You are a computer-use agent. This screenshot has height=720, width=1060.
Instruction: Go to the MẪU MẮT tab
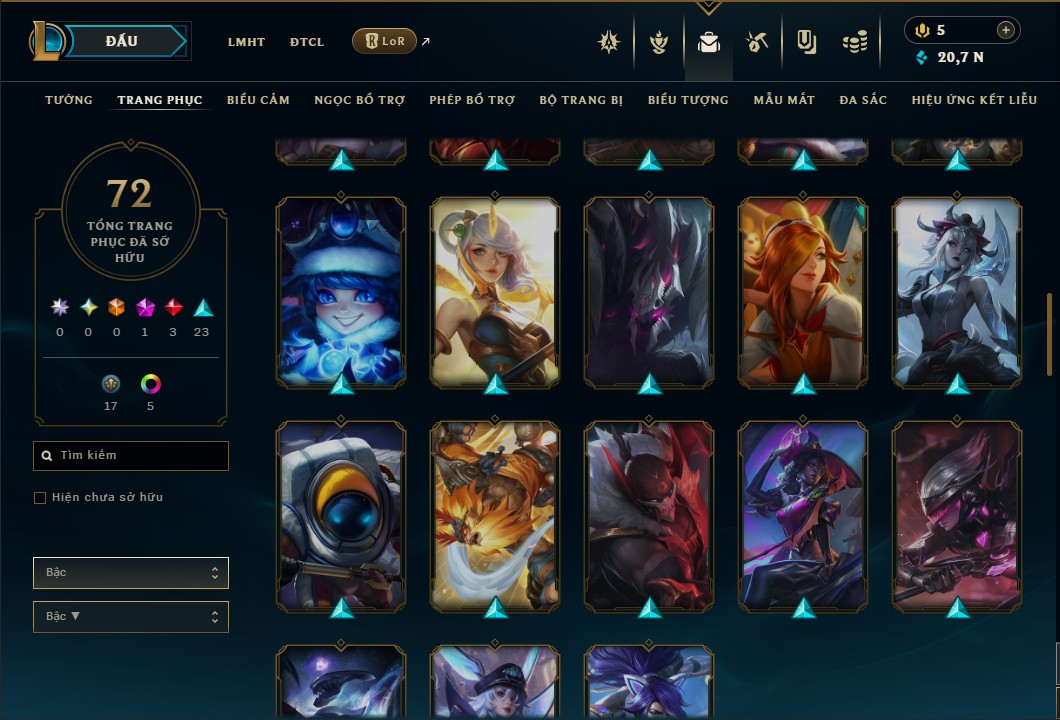tap(784, 100)
